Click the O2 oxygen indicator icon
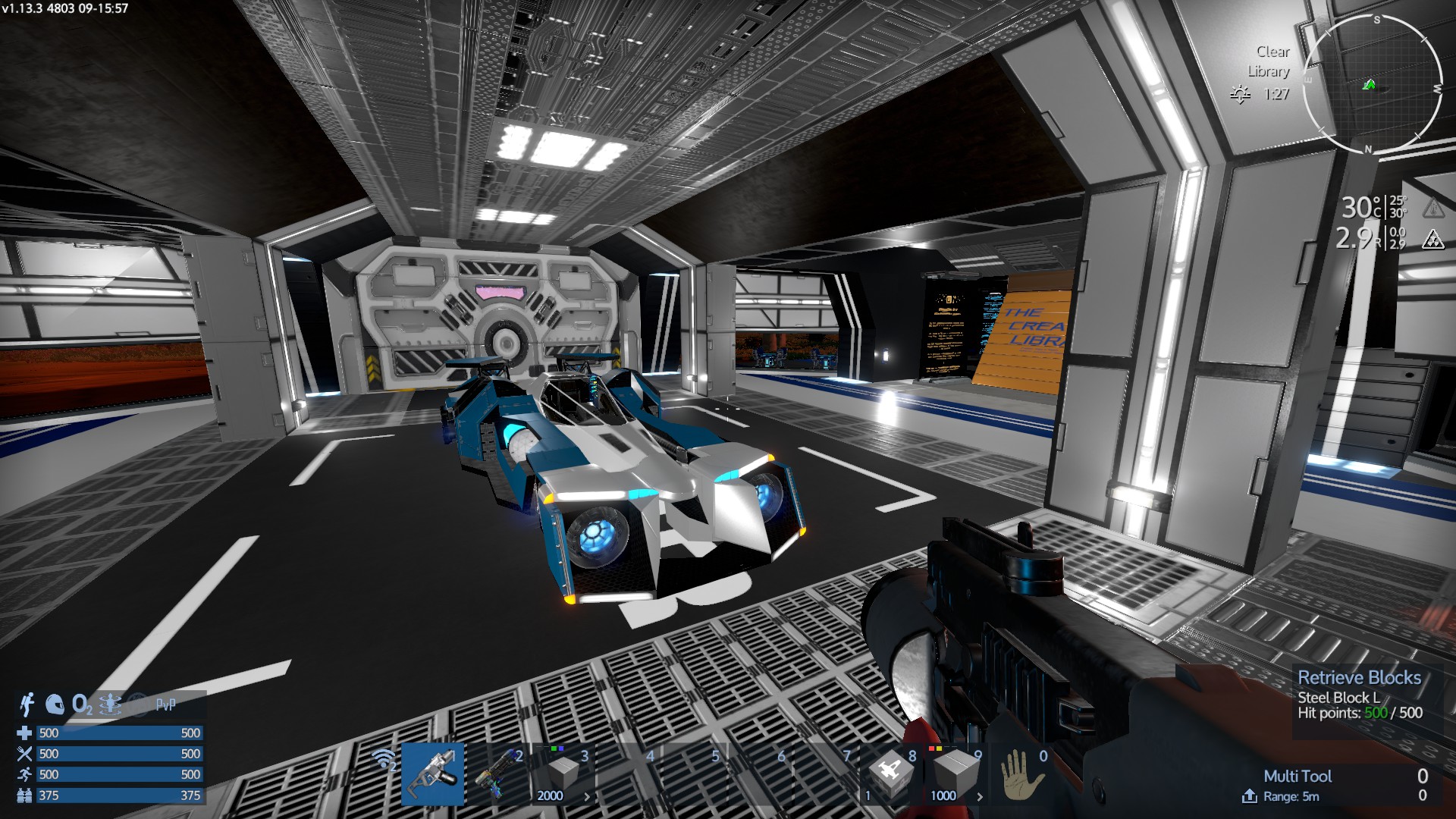The image size is (1456, 819). point(82,705)
